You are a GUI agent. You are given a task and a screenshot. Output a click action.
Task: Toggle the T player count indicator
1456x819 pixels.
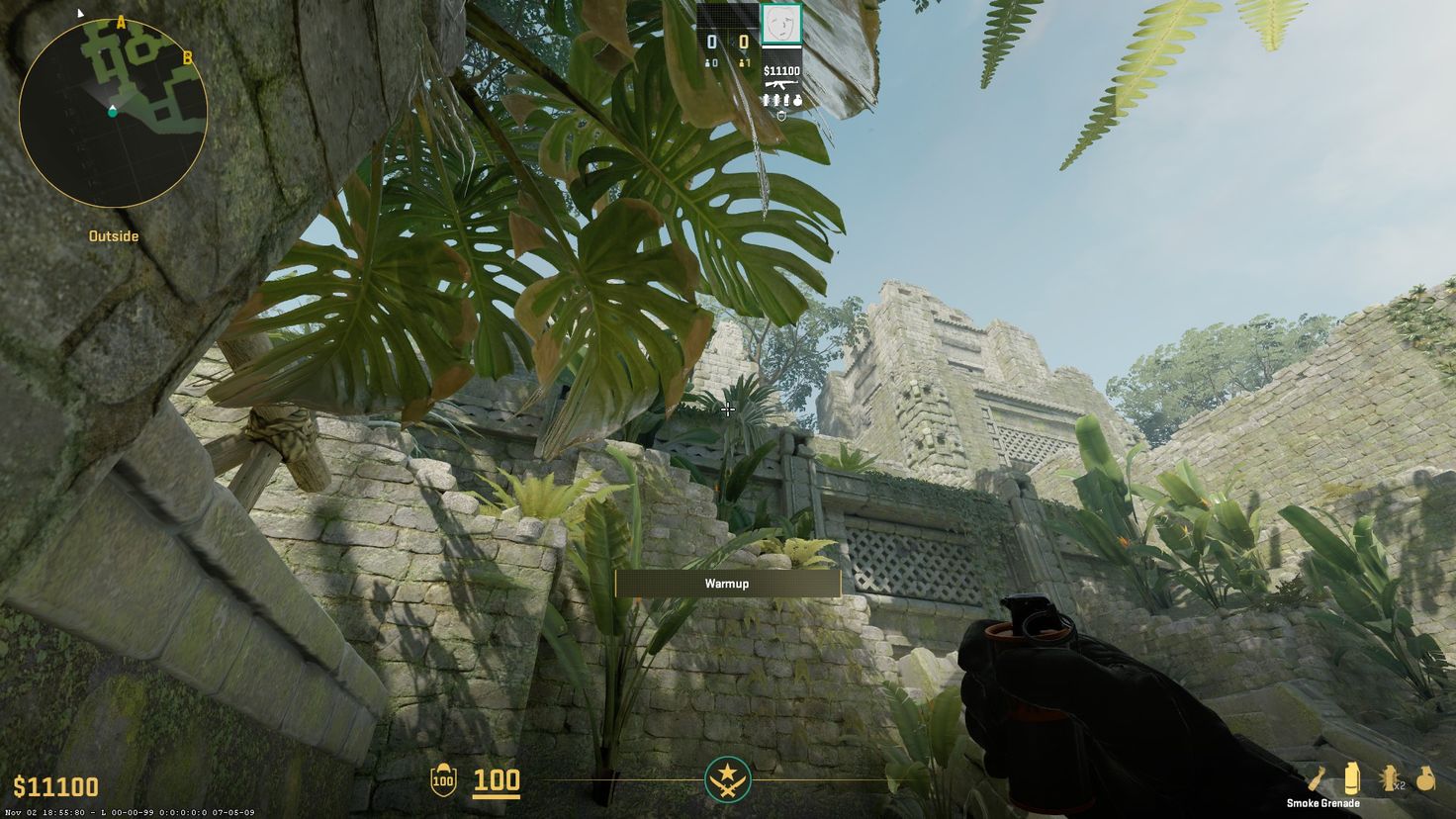[743, 62]
